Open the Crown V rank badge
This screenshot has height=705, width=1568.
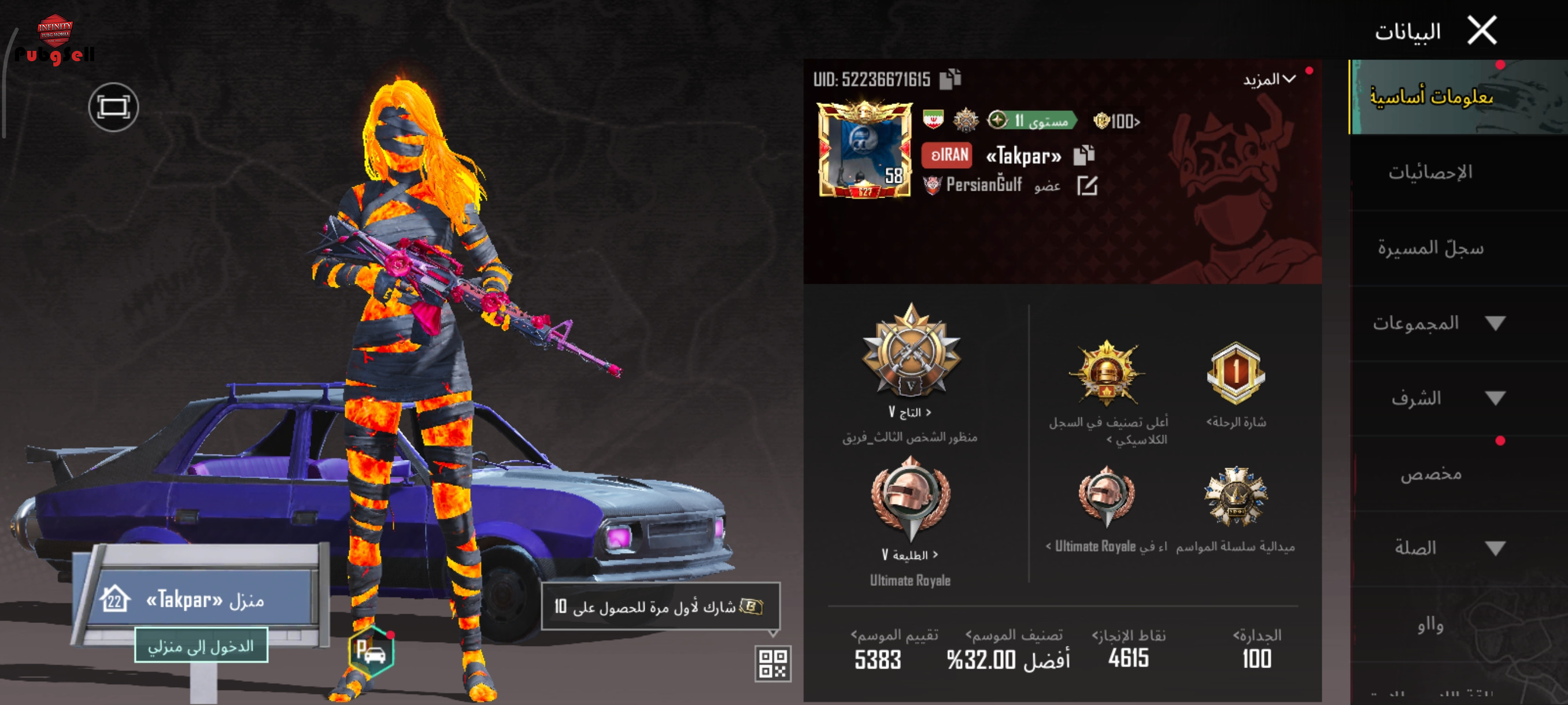(911, 353)
